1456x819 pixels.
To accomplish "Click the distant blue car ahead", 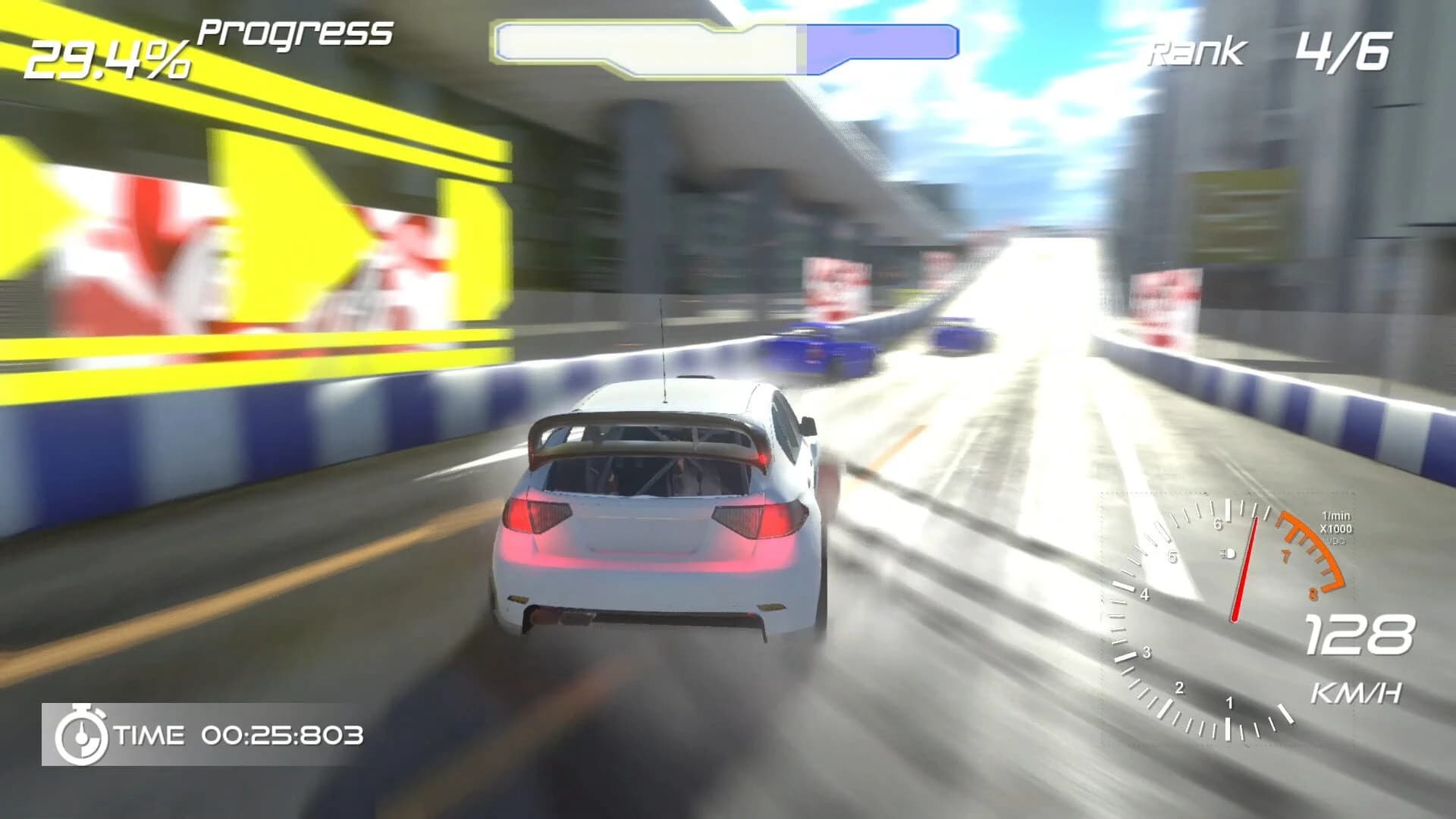I will (x=959, y=337).
